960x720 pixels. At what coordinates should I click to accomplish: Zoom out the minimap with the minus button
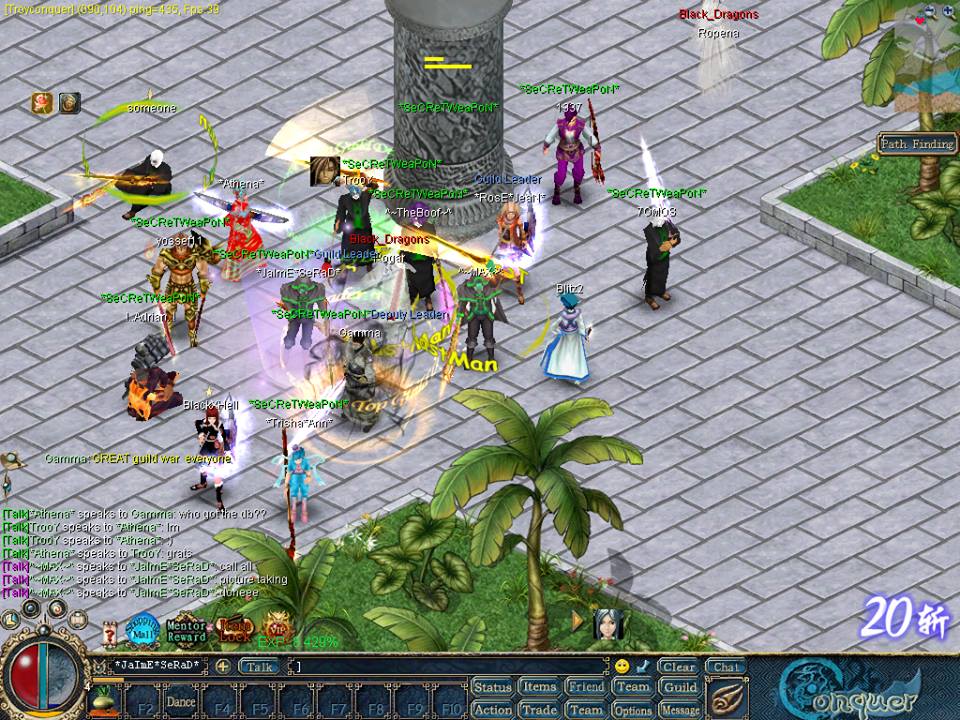tap(931, 11)
